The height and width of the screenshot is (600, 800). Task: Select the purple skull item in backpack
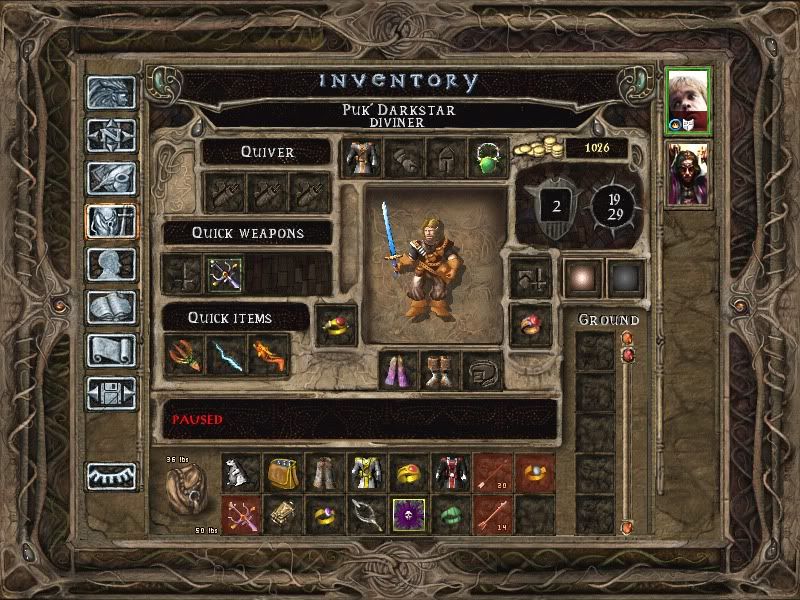pos(408,514)
